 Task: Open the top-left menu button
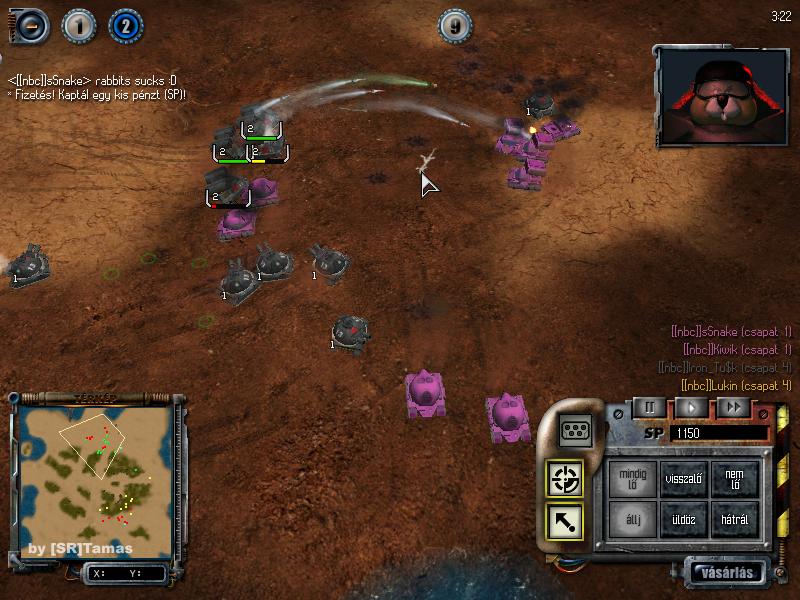point(30,26)
